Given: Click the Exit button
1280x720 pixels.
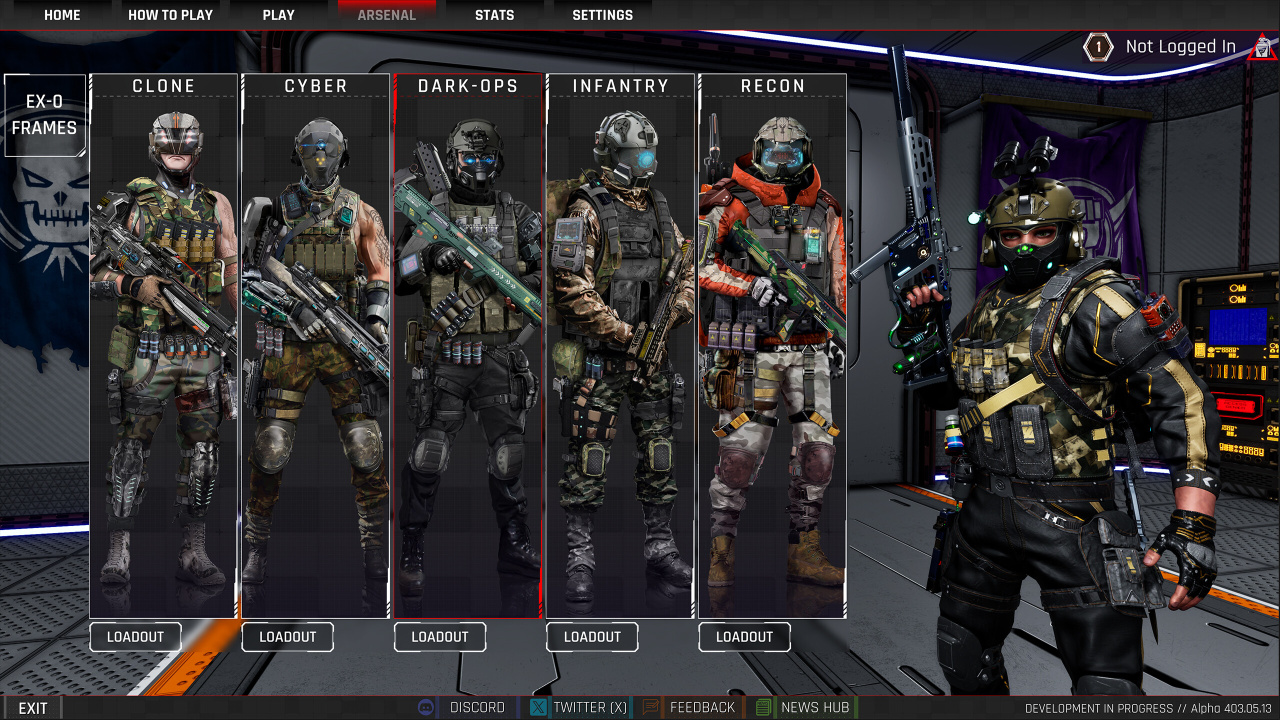Looking at the screenshot, I should click(33, 708).
